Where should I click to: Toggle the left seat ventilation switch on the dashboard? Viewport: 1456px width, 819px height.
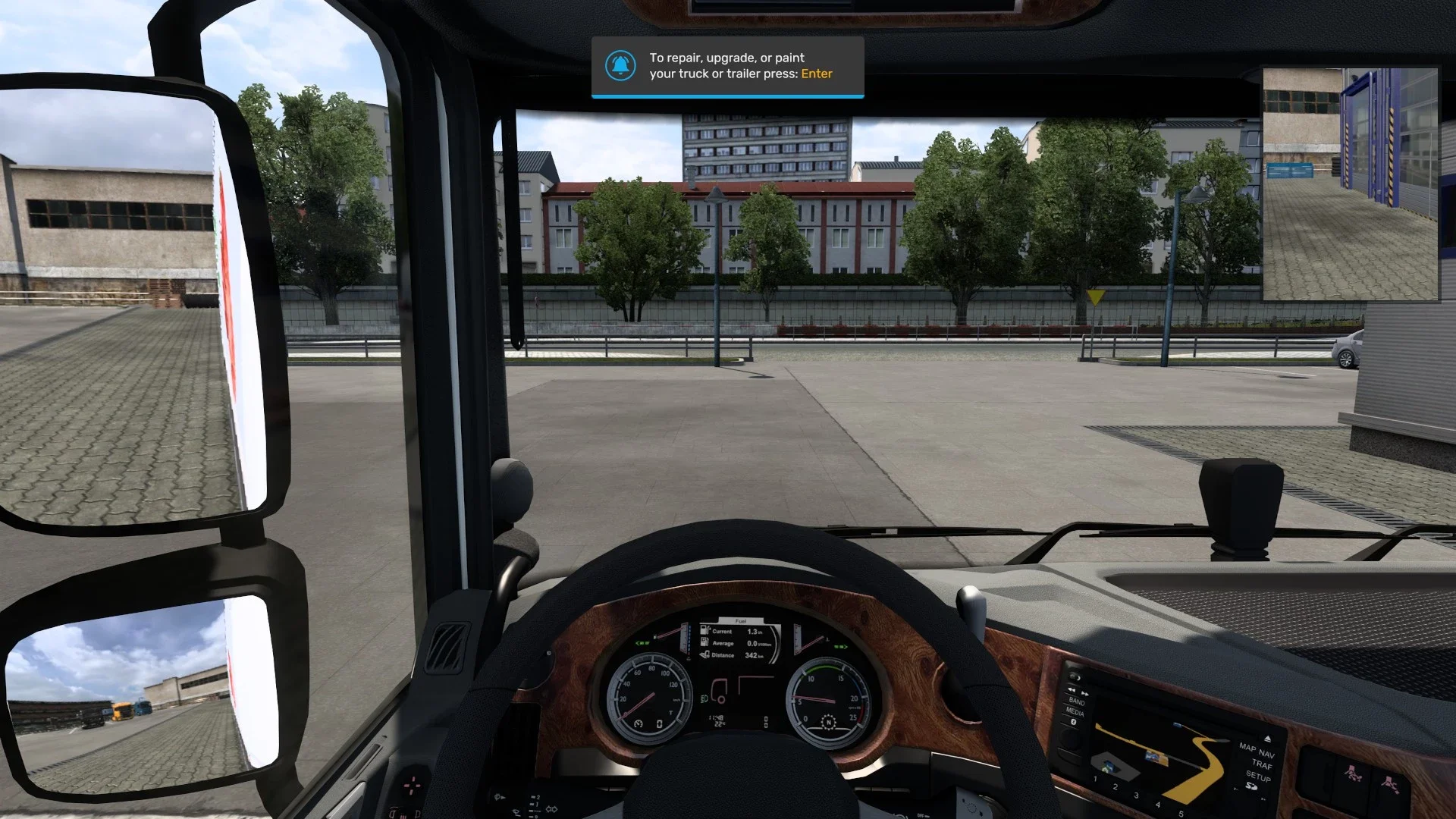click(x=1351, y=773)
